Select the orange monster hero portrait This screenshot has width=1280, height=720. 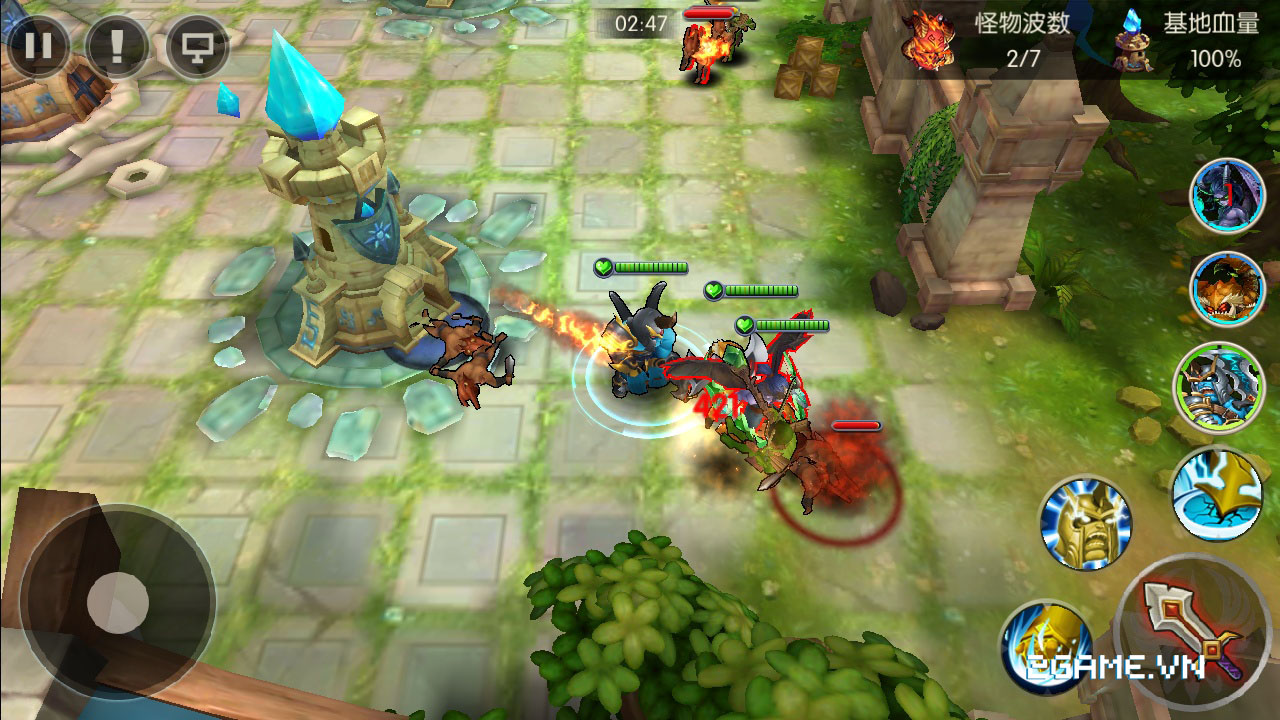(1226, 288)
